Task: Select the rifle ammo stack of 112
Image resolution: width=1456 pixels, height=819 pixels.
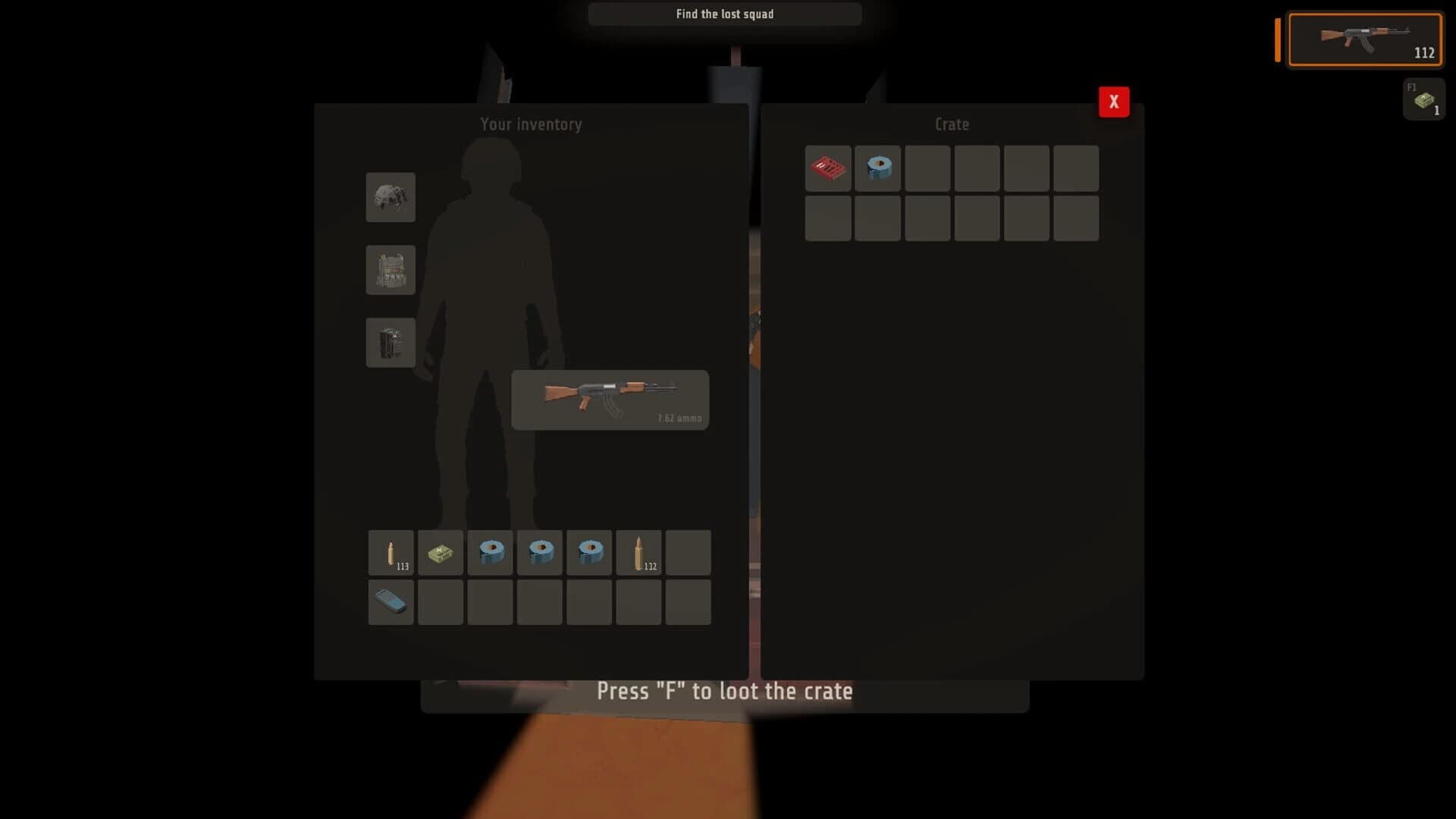Action: pyautogui.click(x=639, y=552)
